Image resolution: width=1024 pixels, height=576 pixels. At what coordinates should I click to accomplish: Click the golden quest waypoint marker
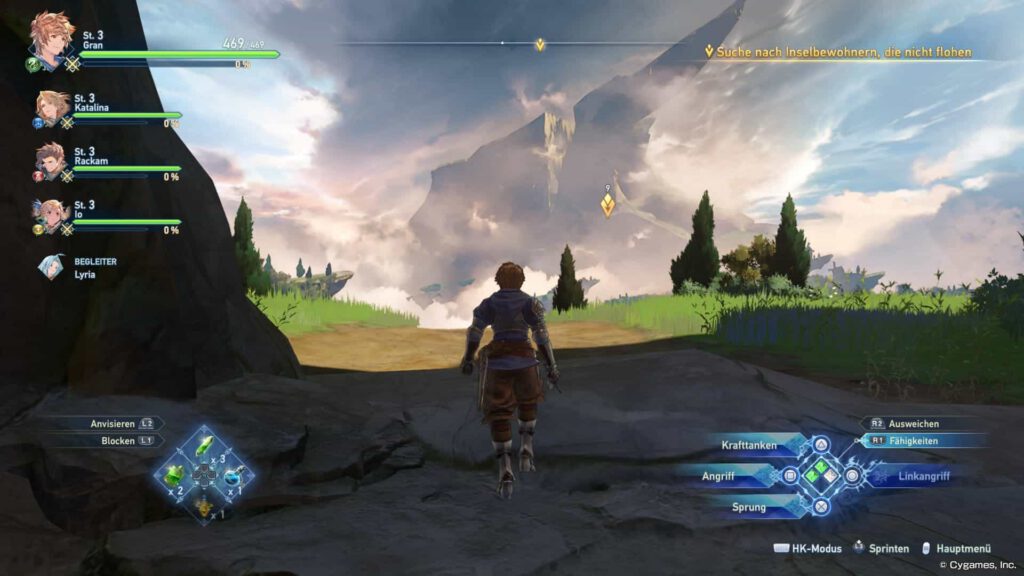tap(607, 204)
